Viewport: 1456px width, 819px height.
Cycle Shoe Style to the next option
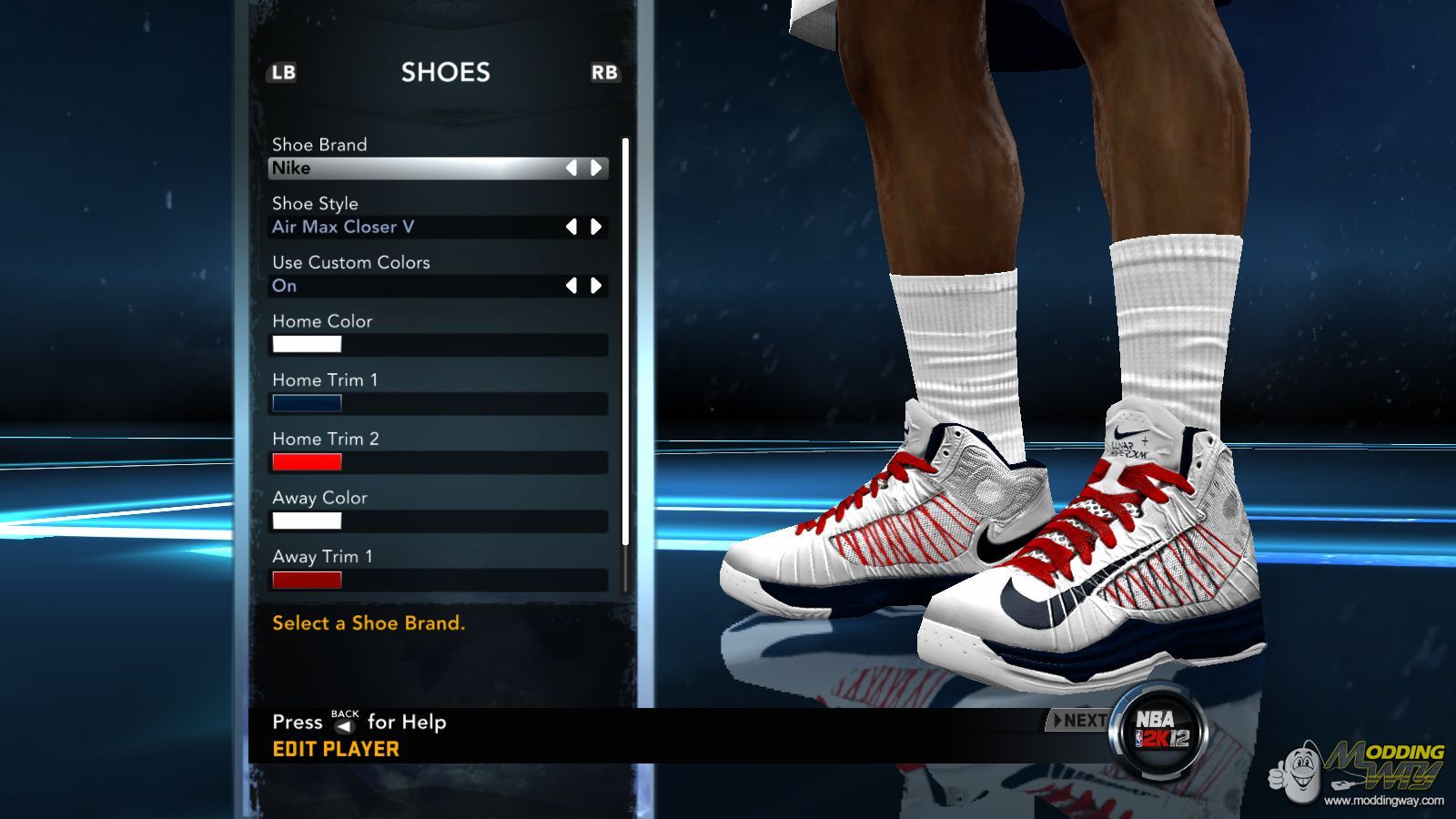(596, 227)
